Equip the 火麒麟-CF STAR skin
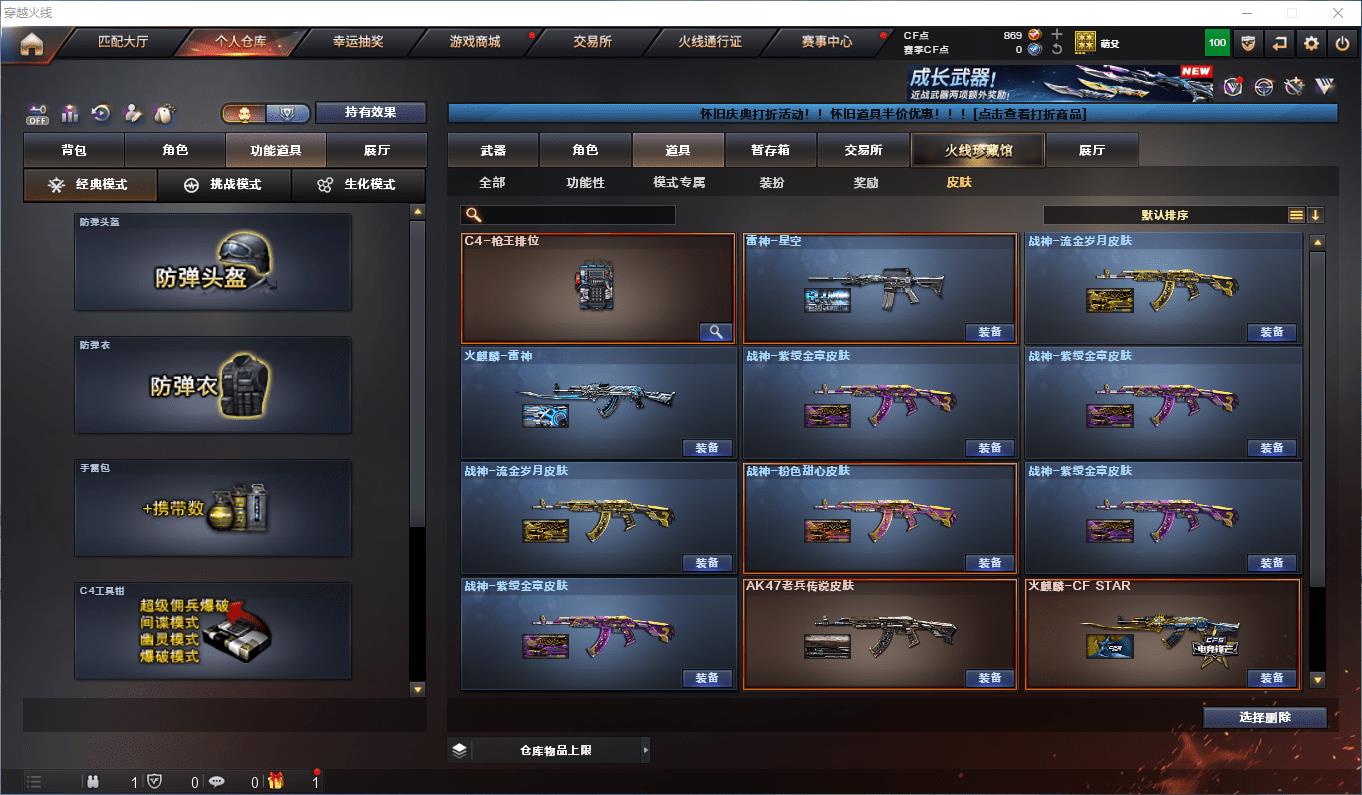The image size is (1362, 795). pos(1271,678)
